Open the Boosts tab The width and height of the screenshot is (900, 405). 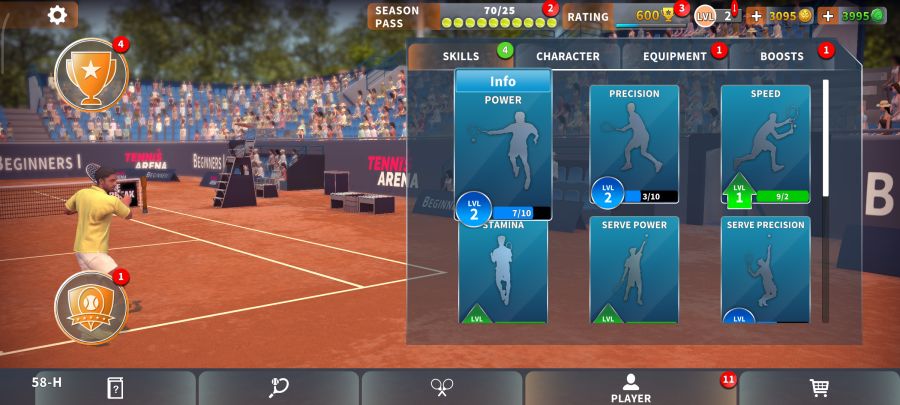(782, 56)
